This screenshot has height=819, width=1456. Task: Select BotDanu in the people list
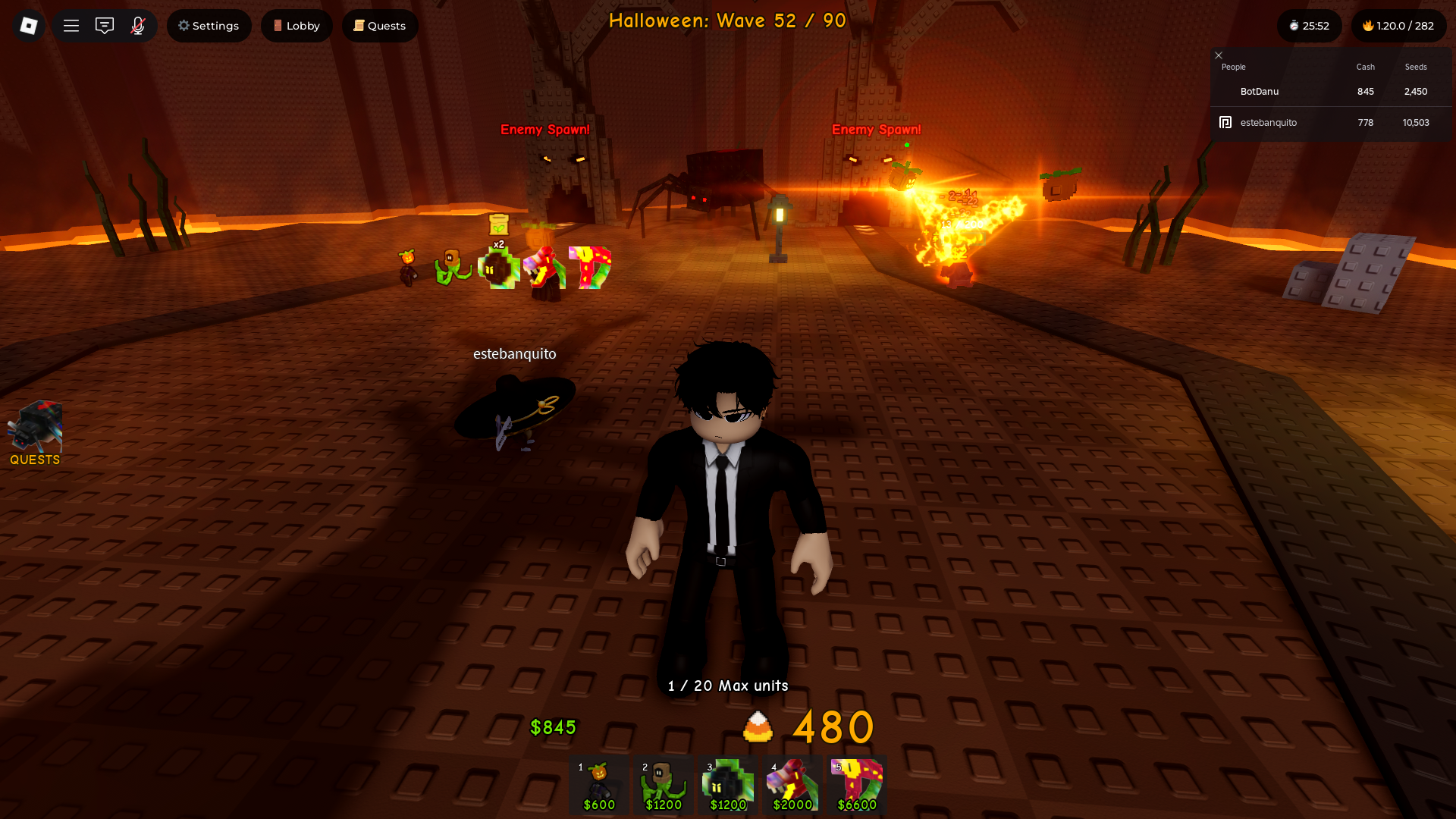pos(1260,91)
